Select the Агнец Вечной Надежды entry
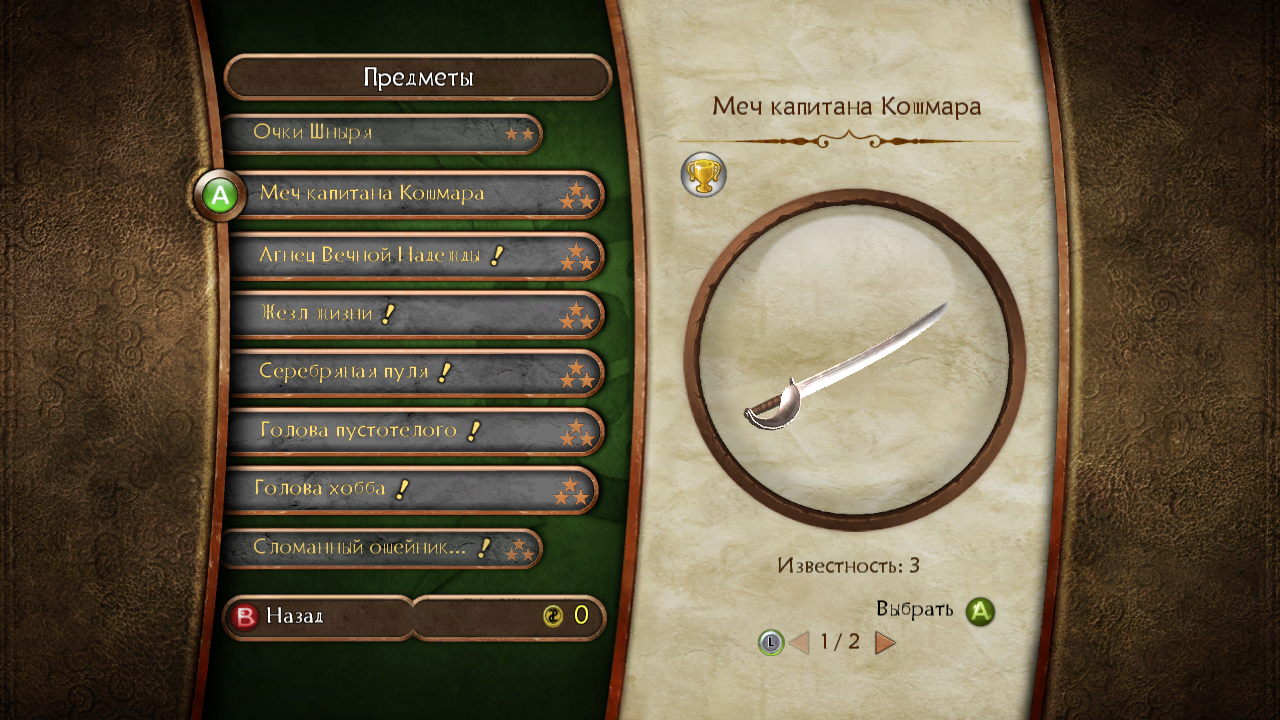This screenshot has height=720, width=1280. click(415, 256)
